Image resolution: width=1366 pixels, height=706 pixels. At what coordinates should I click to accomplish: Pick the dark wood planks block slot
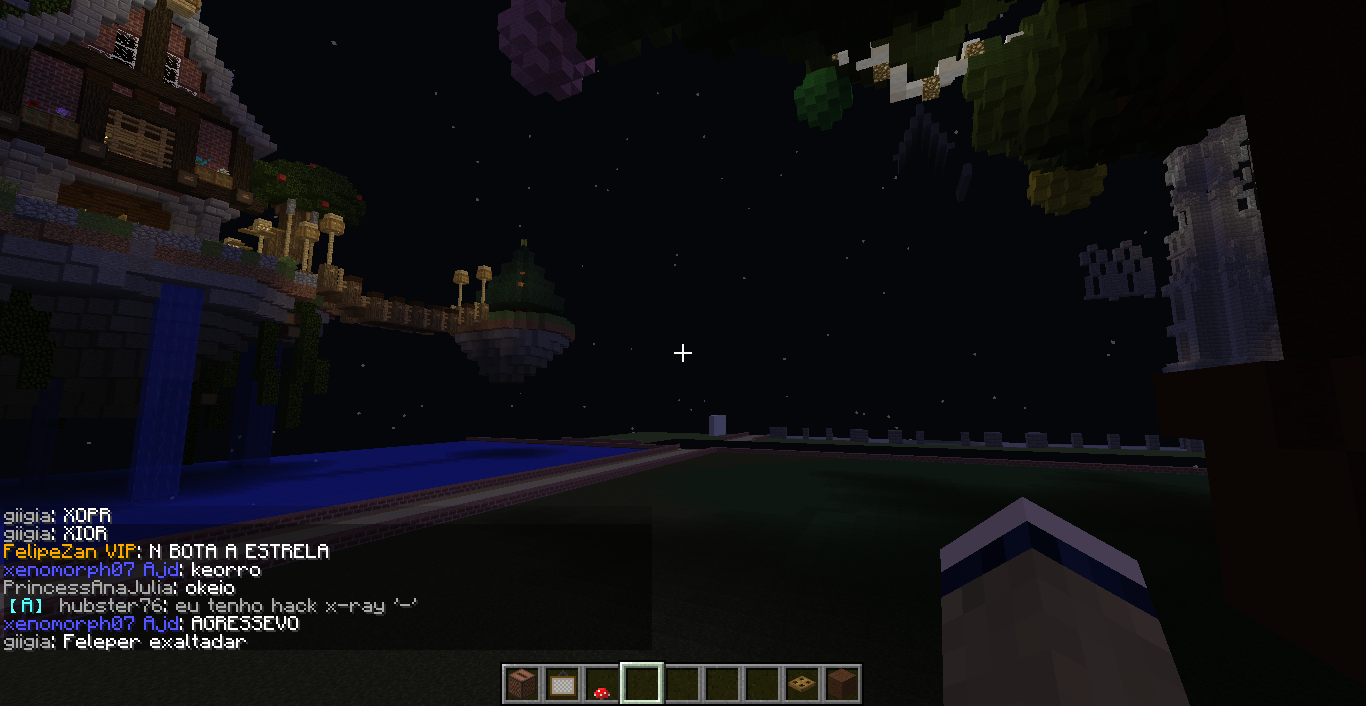[x=841, y=684]
